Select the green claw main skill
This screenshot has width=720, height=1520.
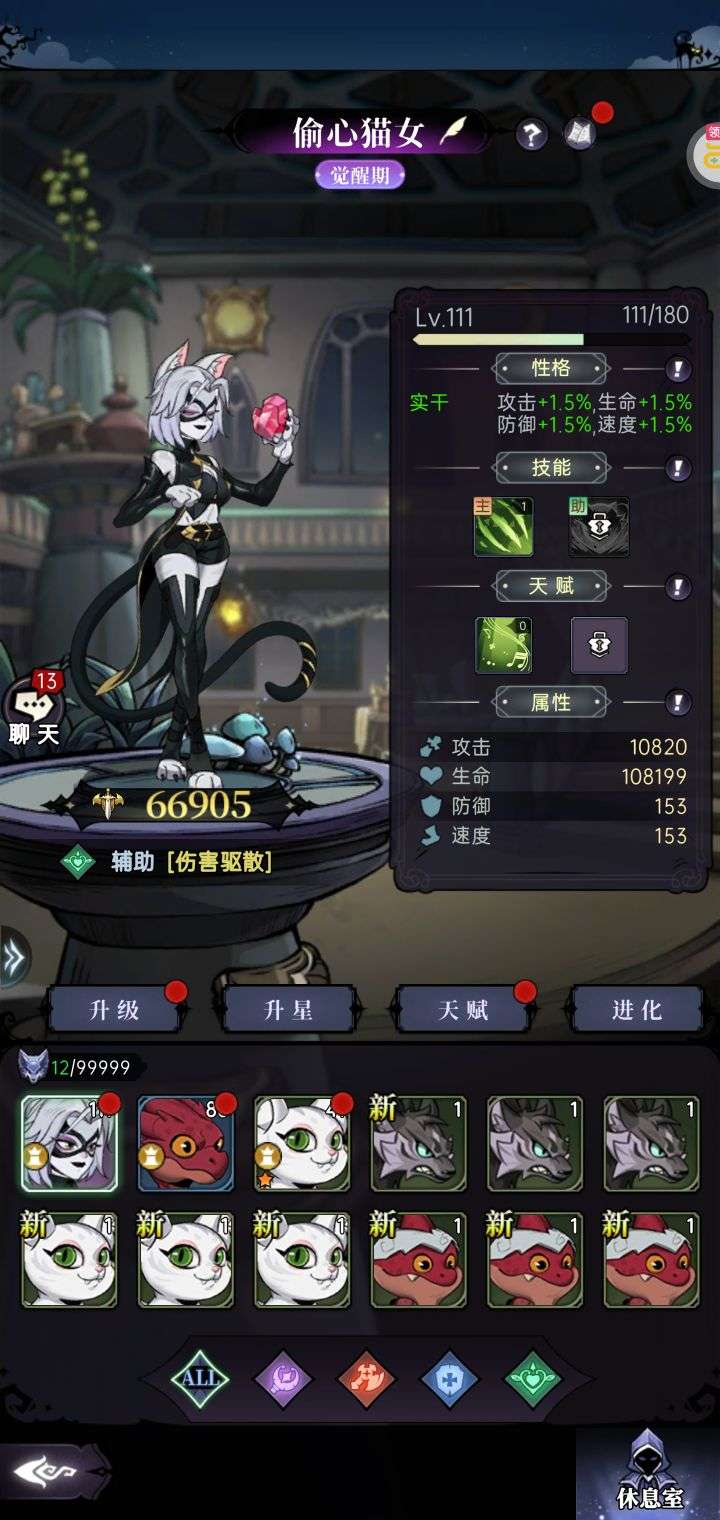pos(503,527)
